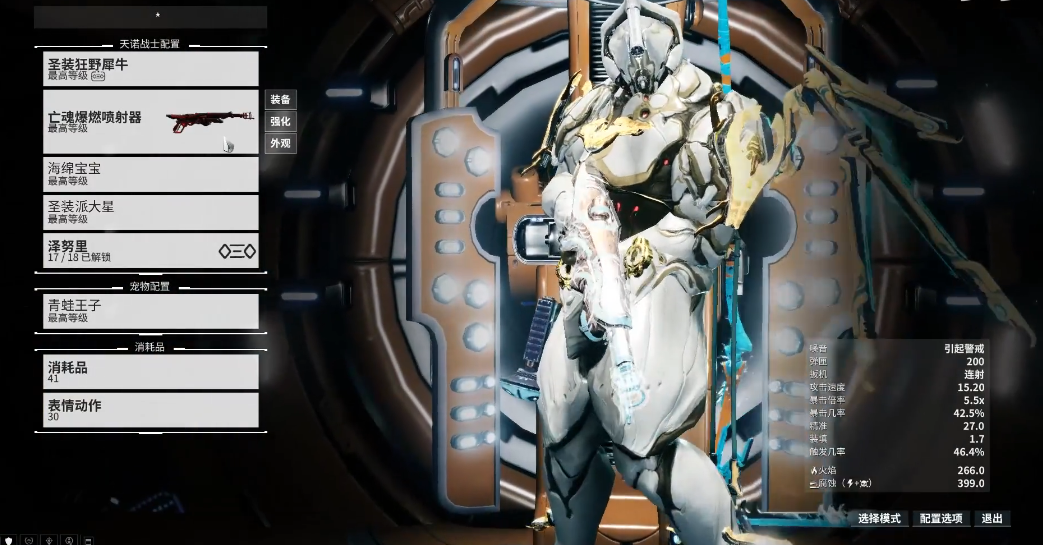Select the 青蛙王子 companion slot
The image size is (1043, 545).
click(x=151, y=311)
